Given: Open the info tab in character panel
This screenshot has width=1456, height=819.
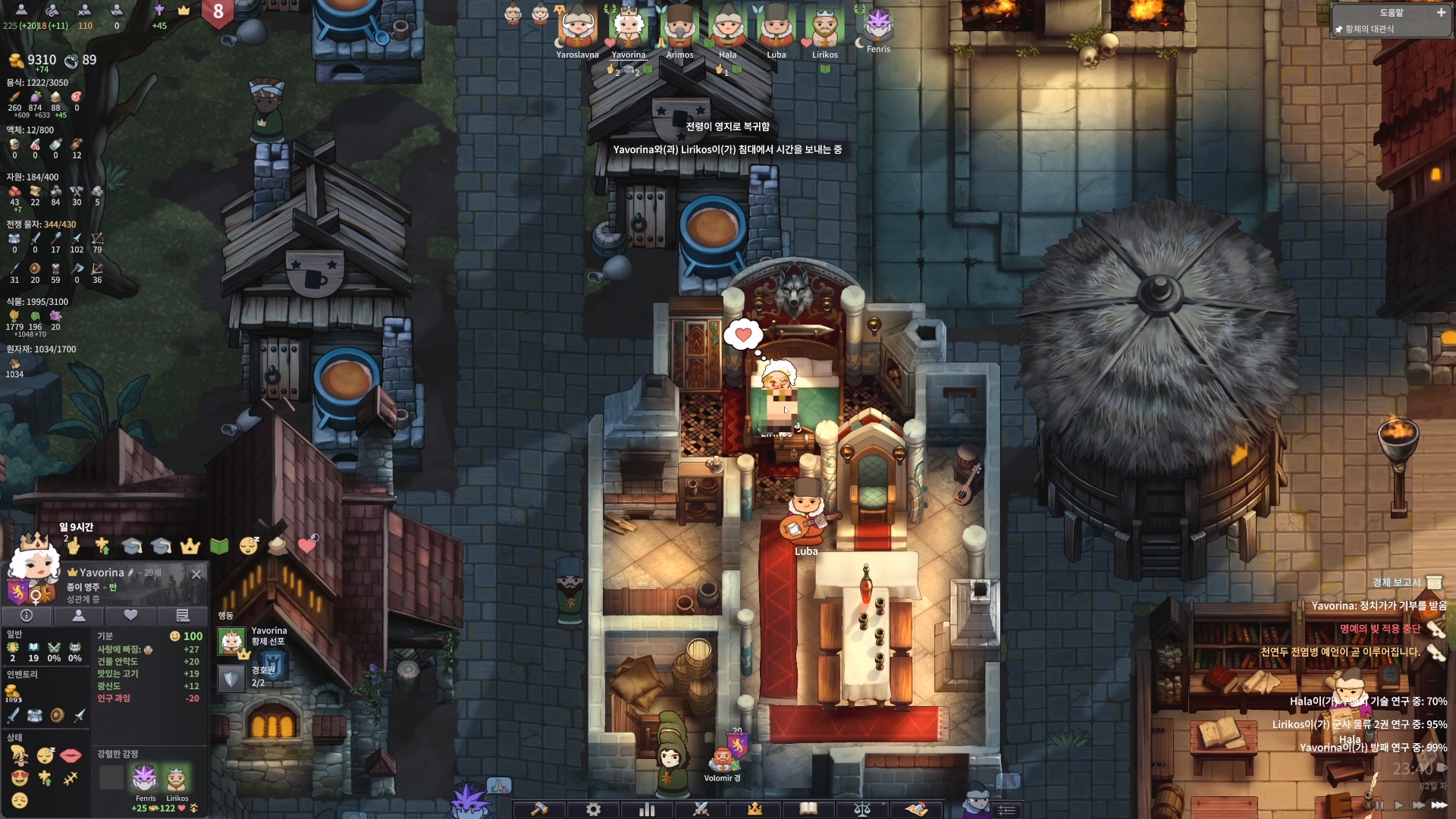Looking at the screenshot, I should pyautogui.click(x=27, y=616).
